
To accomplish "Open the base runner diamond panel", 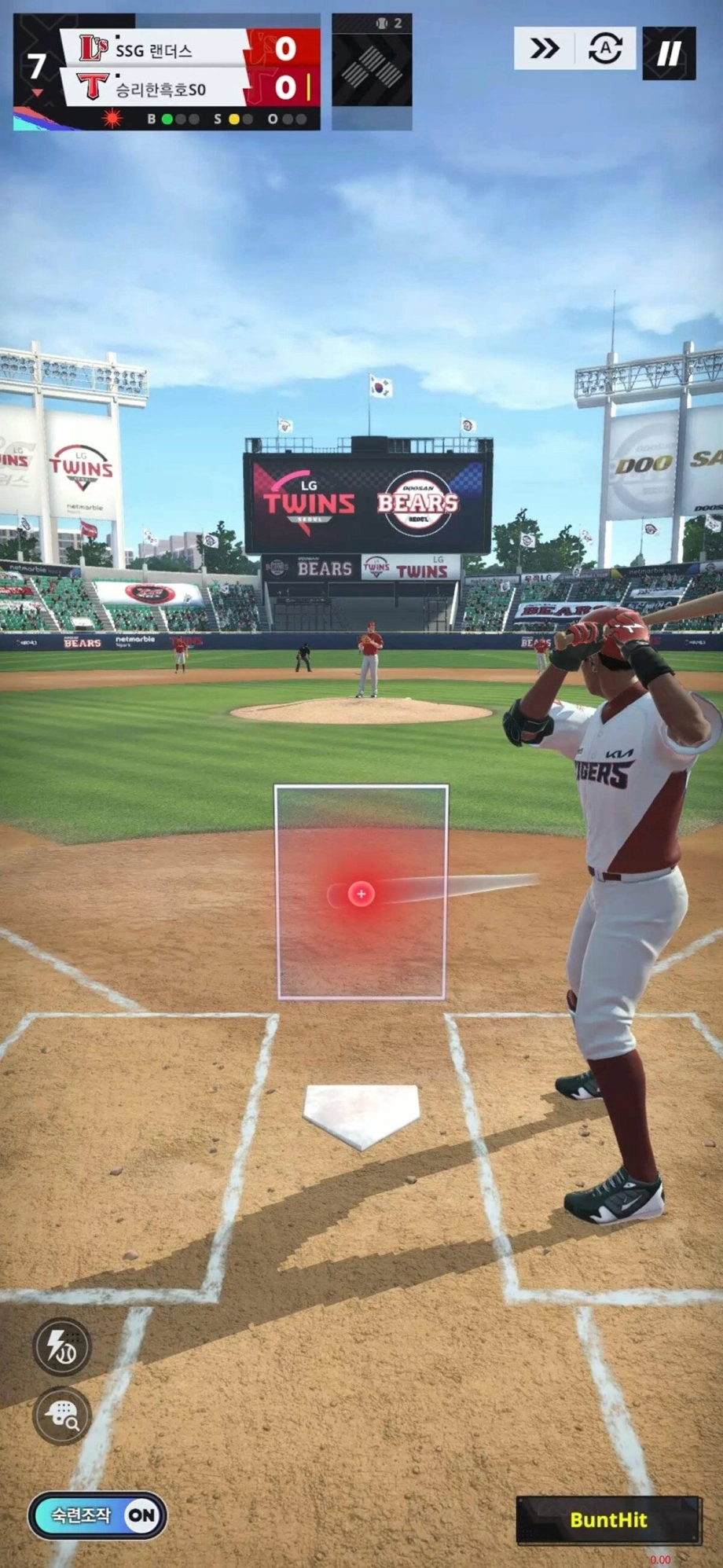I will pos(372,72).
